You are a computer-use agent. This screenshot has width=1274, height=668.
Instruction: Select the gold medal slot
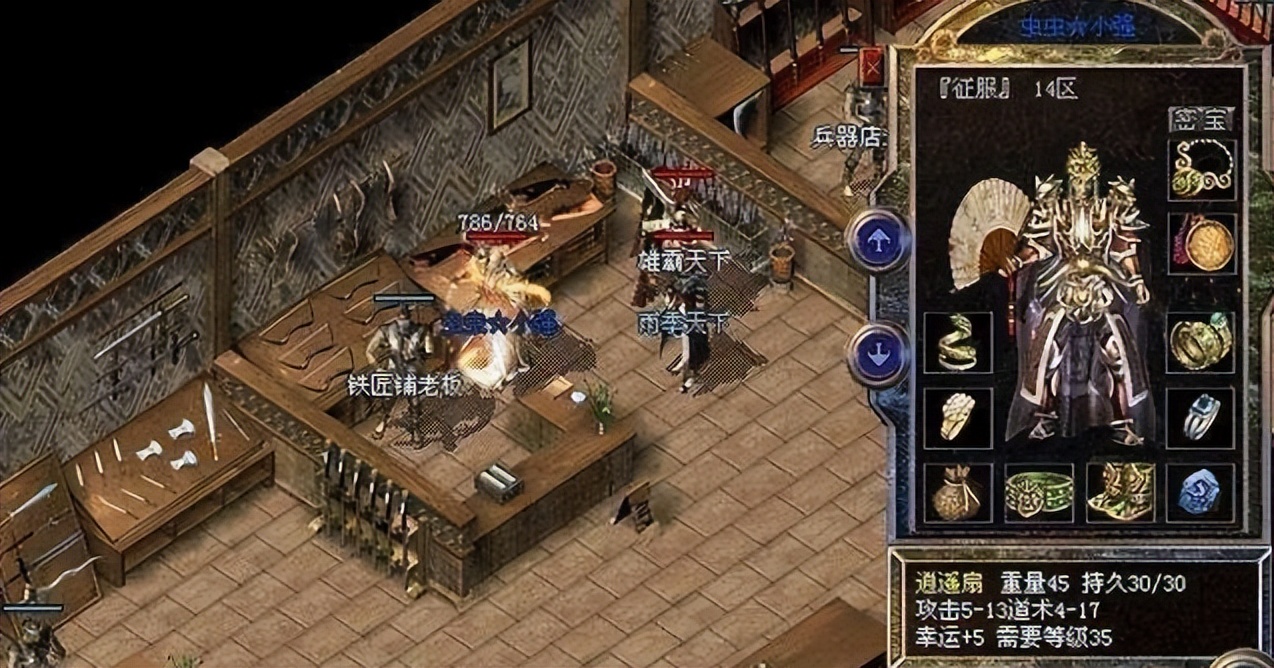point(1201,243)
